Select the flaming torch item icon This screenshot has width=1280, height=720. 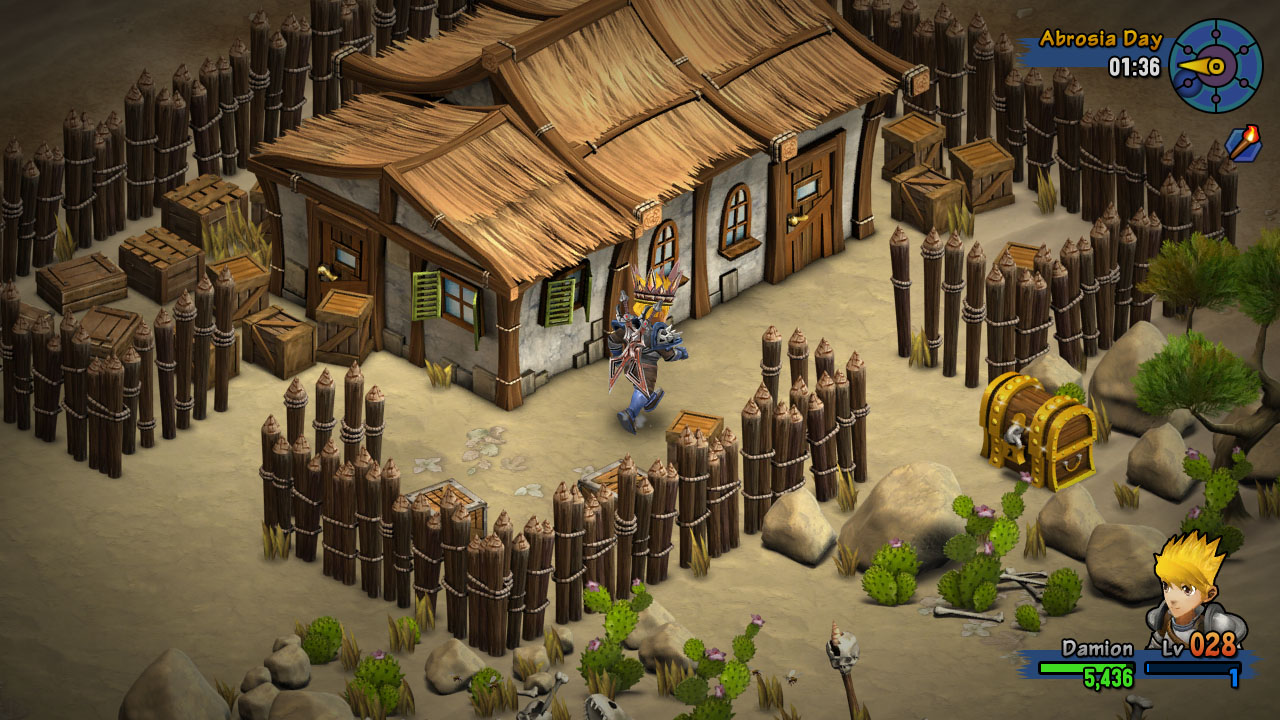click(x=1243, y=143)
